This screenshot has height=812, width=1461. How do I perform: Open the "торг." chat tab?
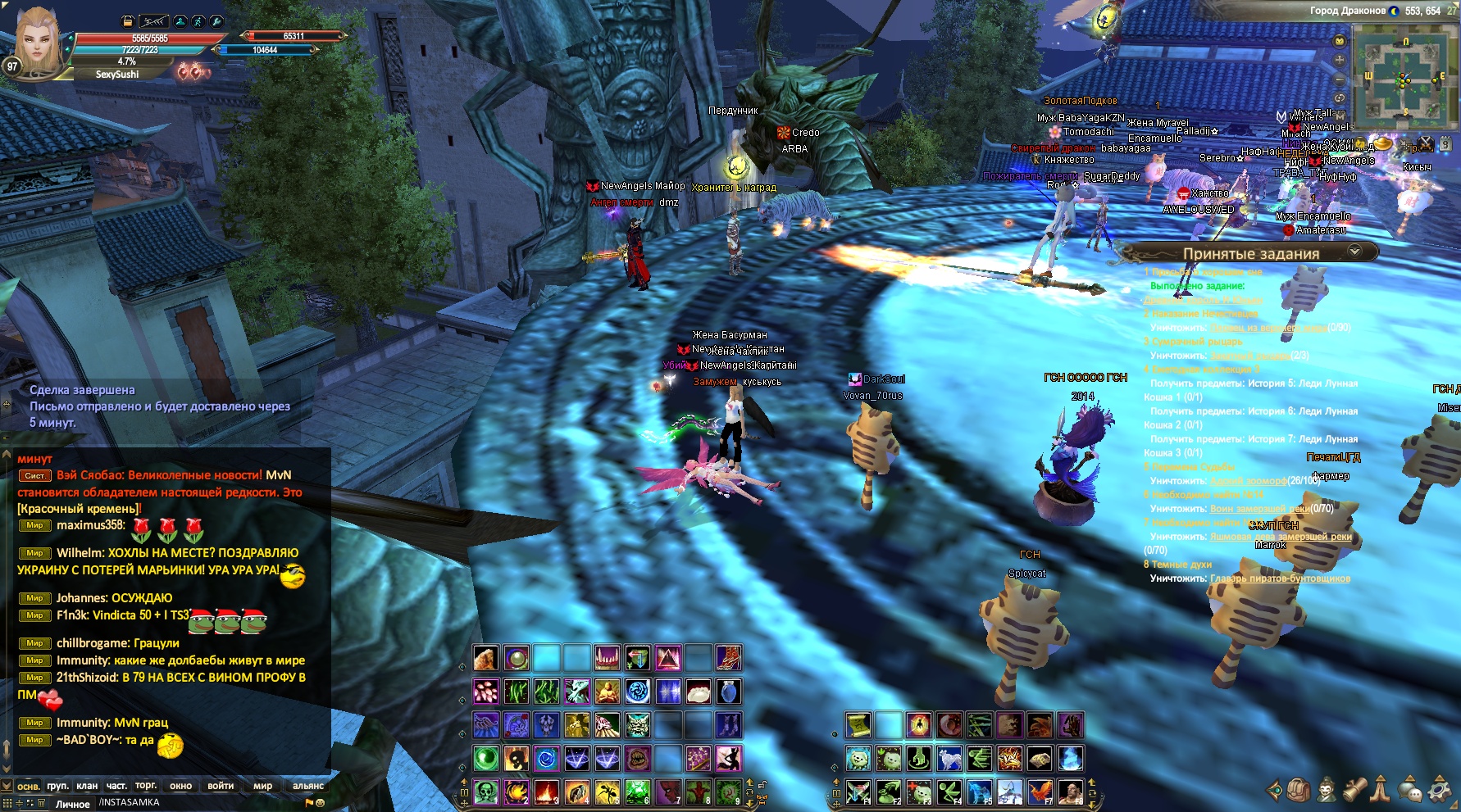pos(146,786)
